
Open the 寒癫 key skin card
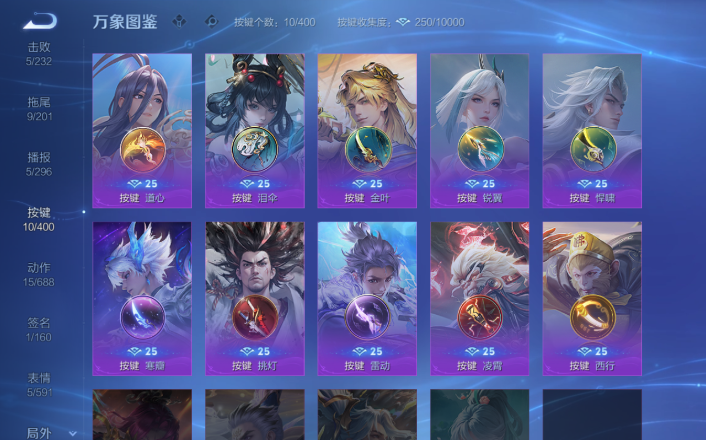[x=142, y=298]
